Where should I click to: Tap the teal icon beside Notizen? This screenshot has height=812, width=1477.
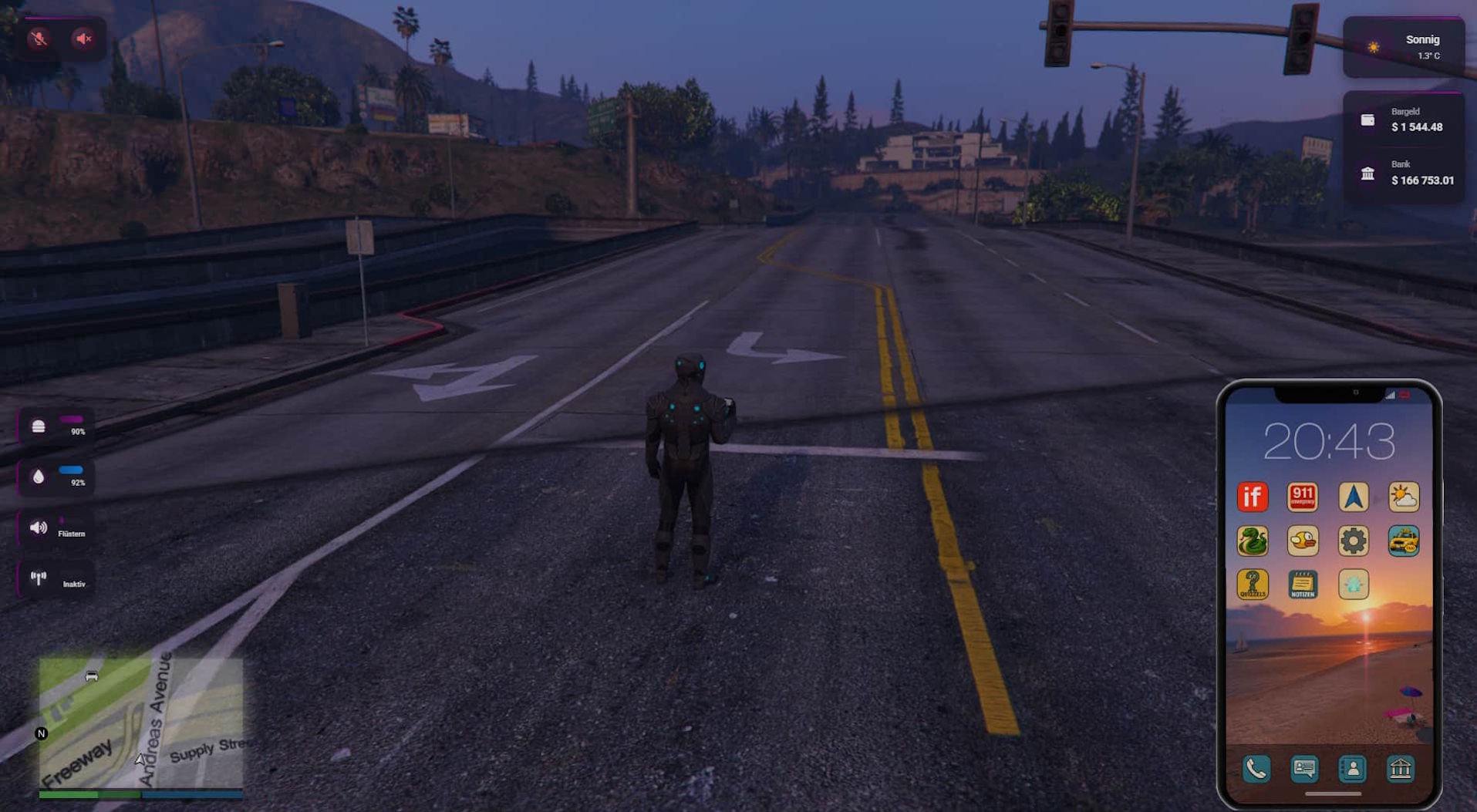[1353, 585]
